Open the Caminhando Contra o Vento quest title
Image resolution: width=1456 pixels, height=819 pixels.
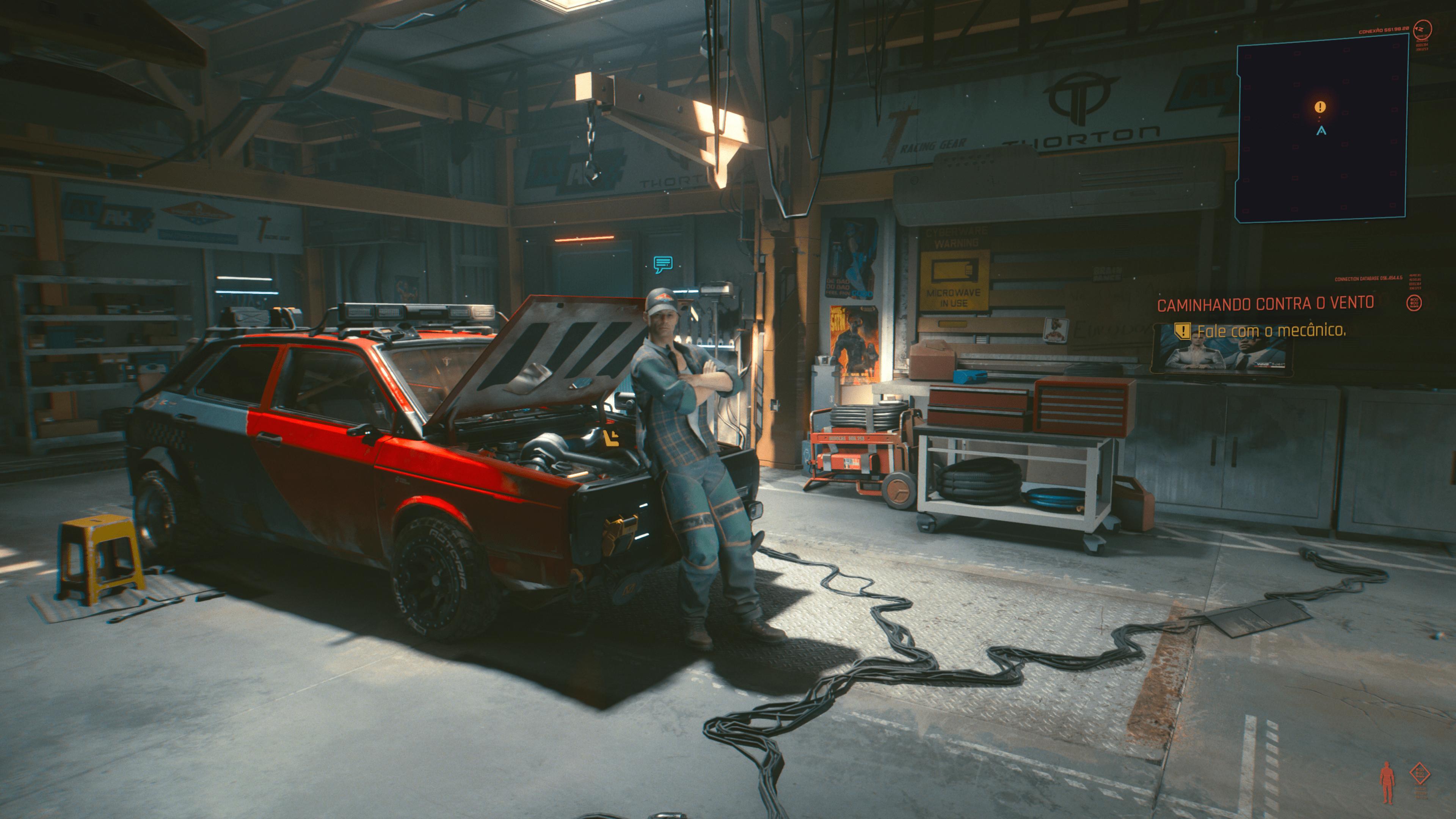[x=1265, y=304]
